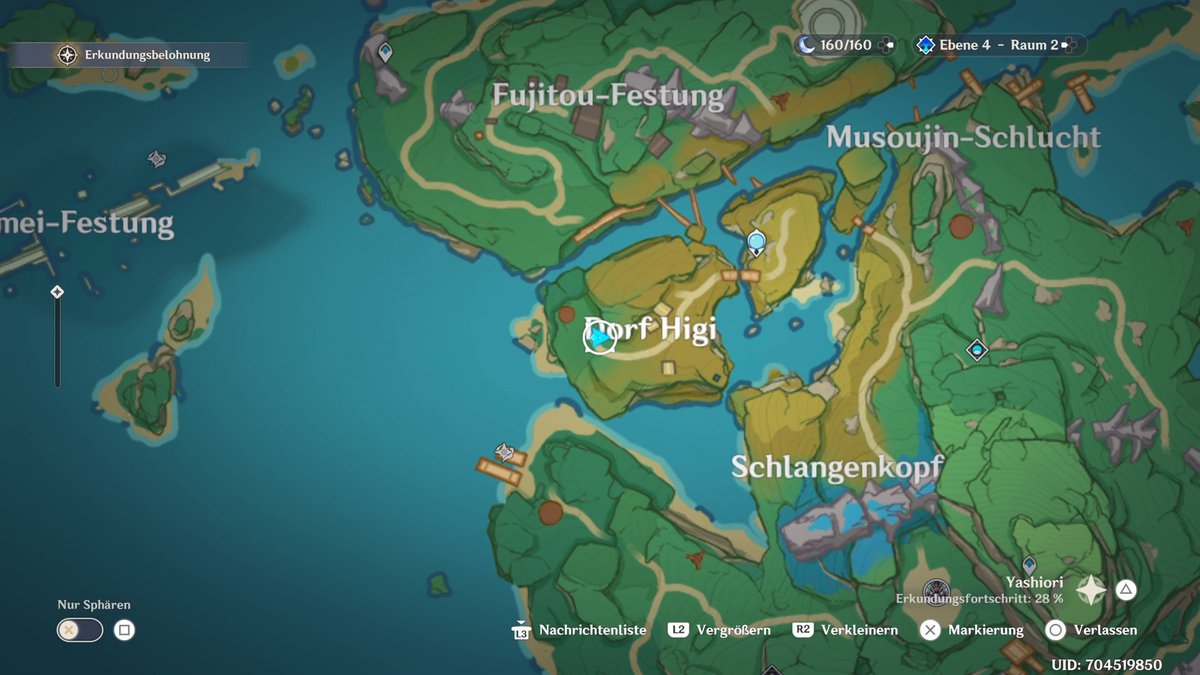The image size is (1200, 675).
Task: Click the round dark emblem marker beside Erkundungsfortschritt
Action: [935, 589]
